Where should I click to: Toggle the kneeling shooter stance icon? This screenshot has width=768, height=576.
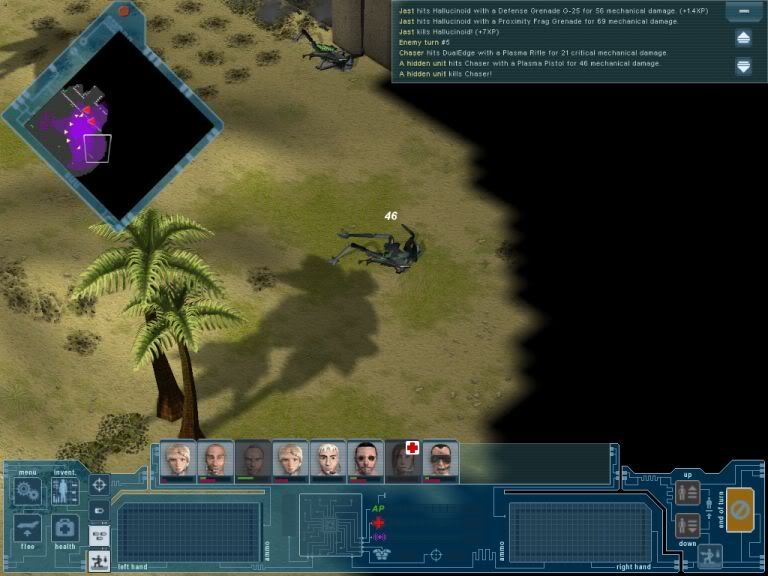[x=100, y=561]
